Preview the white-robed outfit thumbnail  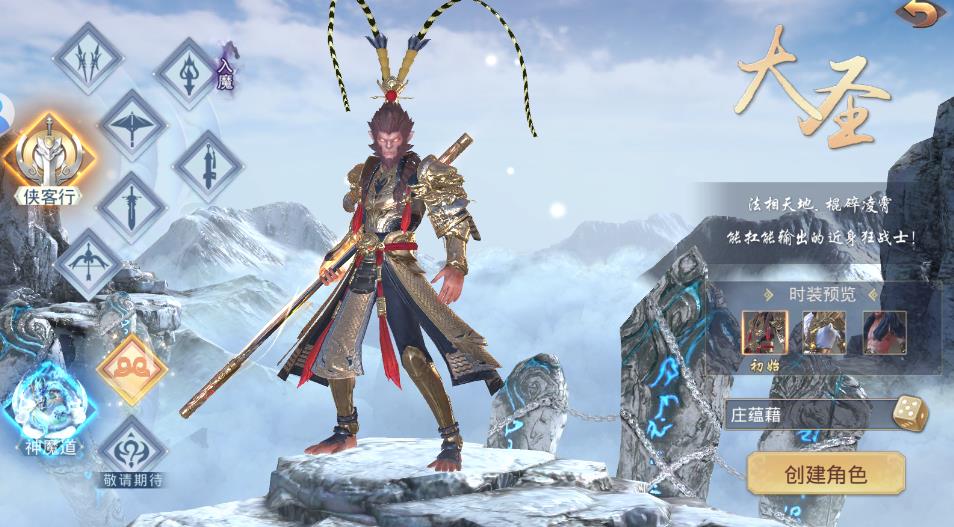825,333
